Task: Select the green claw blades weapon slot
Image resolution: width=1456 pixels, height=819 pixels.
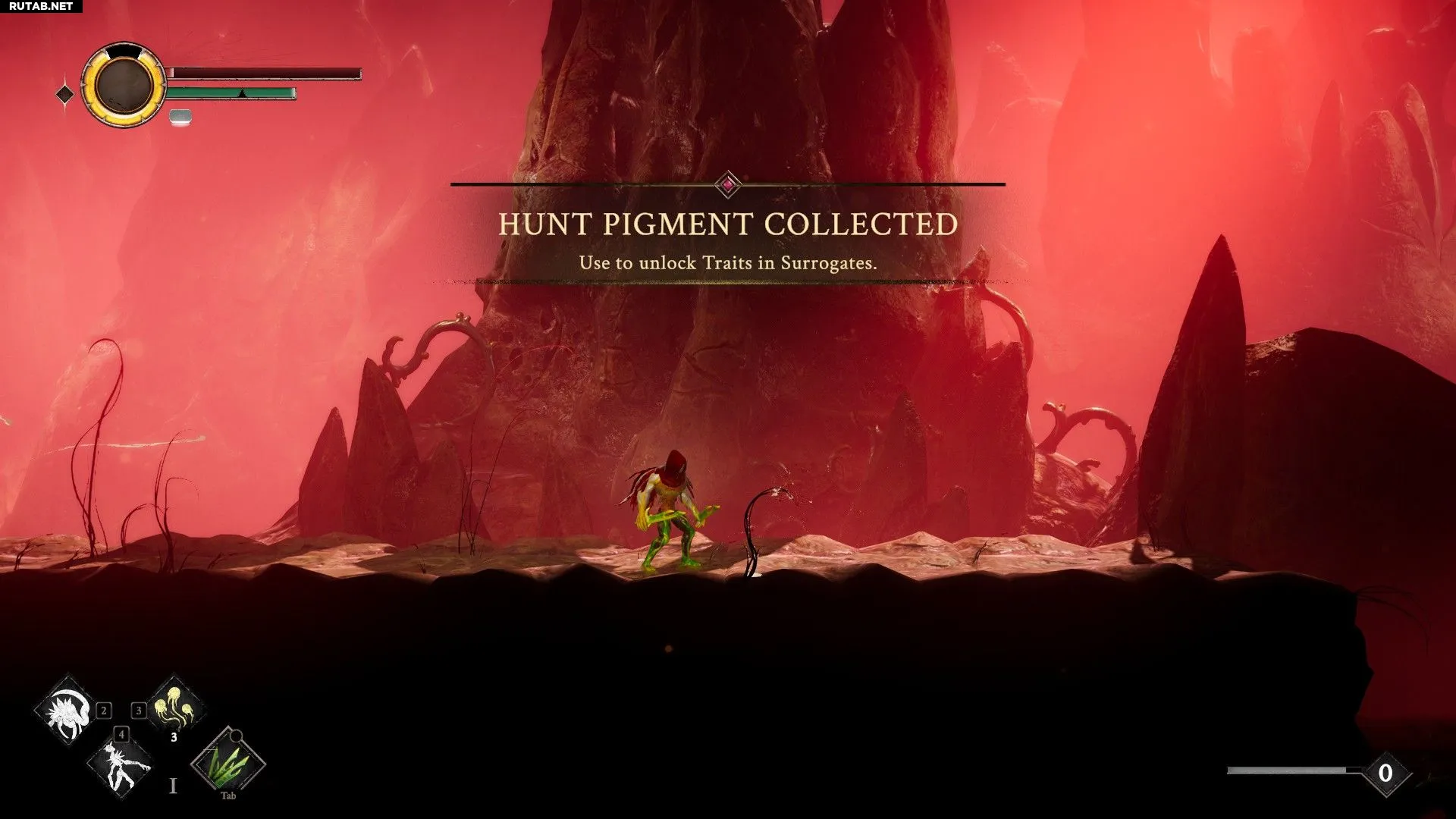Action: [x=227, y=762]
